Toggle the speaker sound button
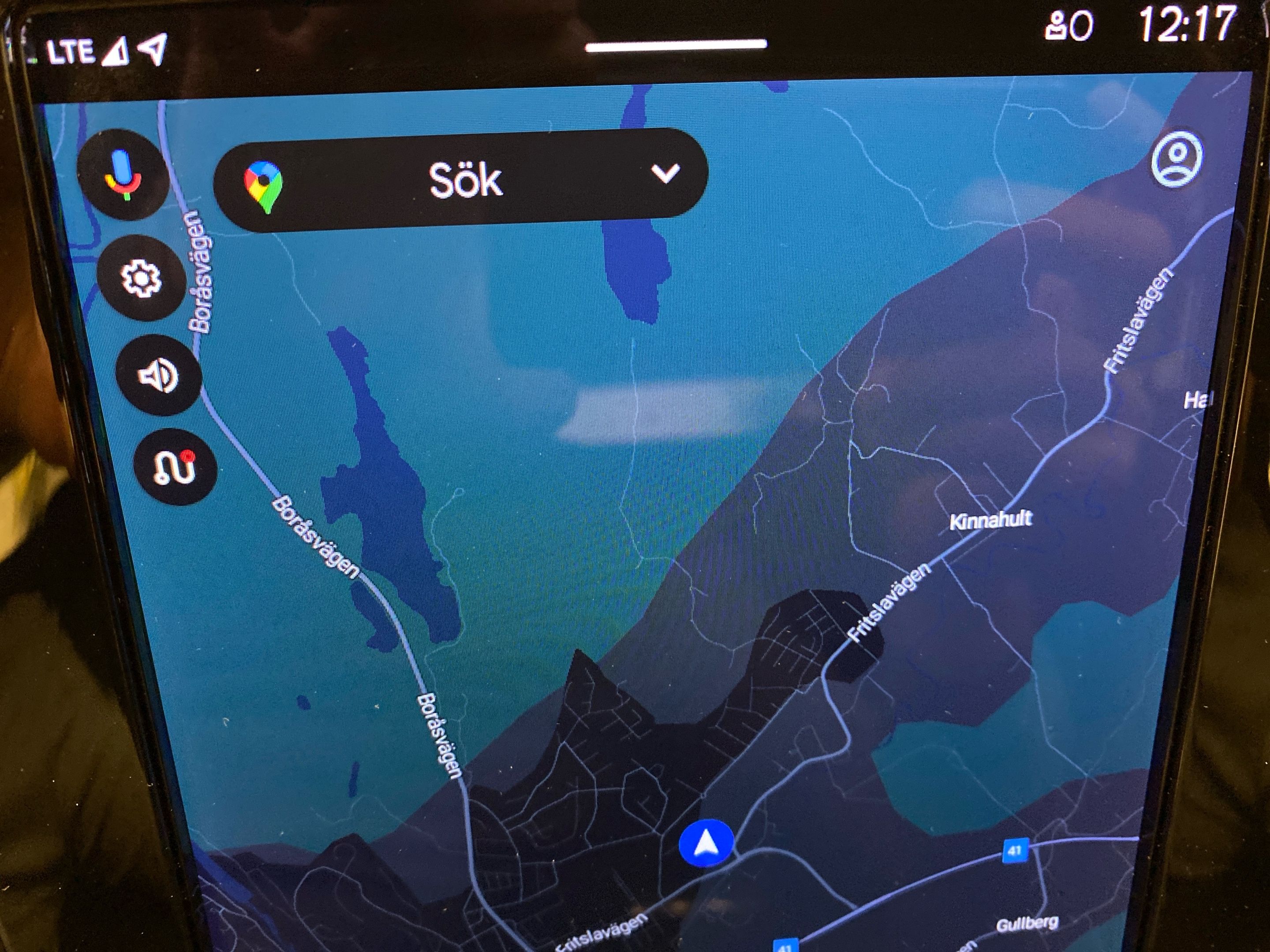Viewport: 1270px width, 952px height. [x=158, y=376]
